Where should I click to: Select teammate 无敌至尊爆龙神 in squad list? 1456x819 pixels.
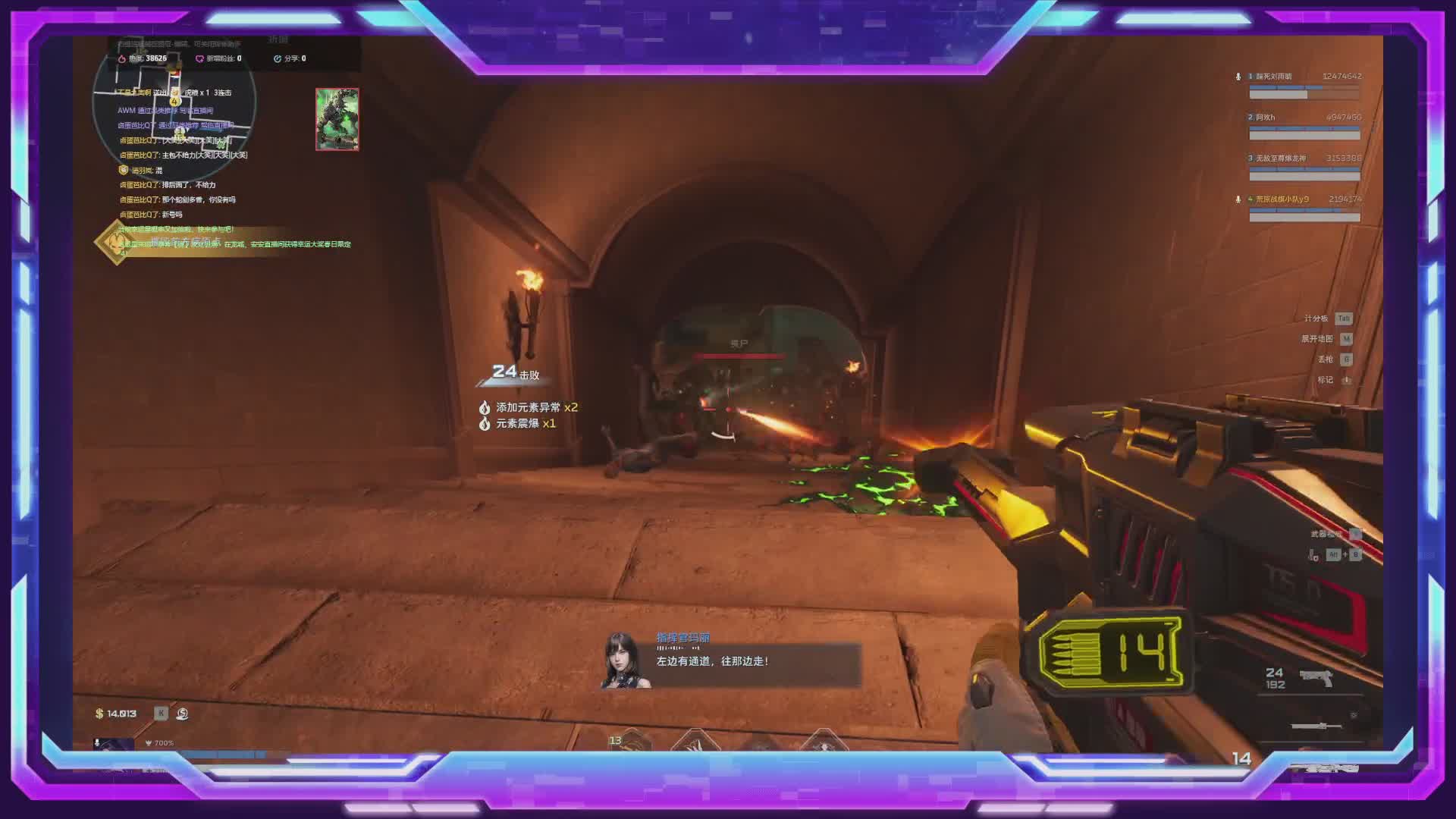(x=1304, y=167)
